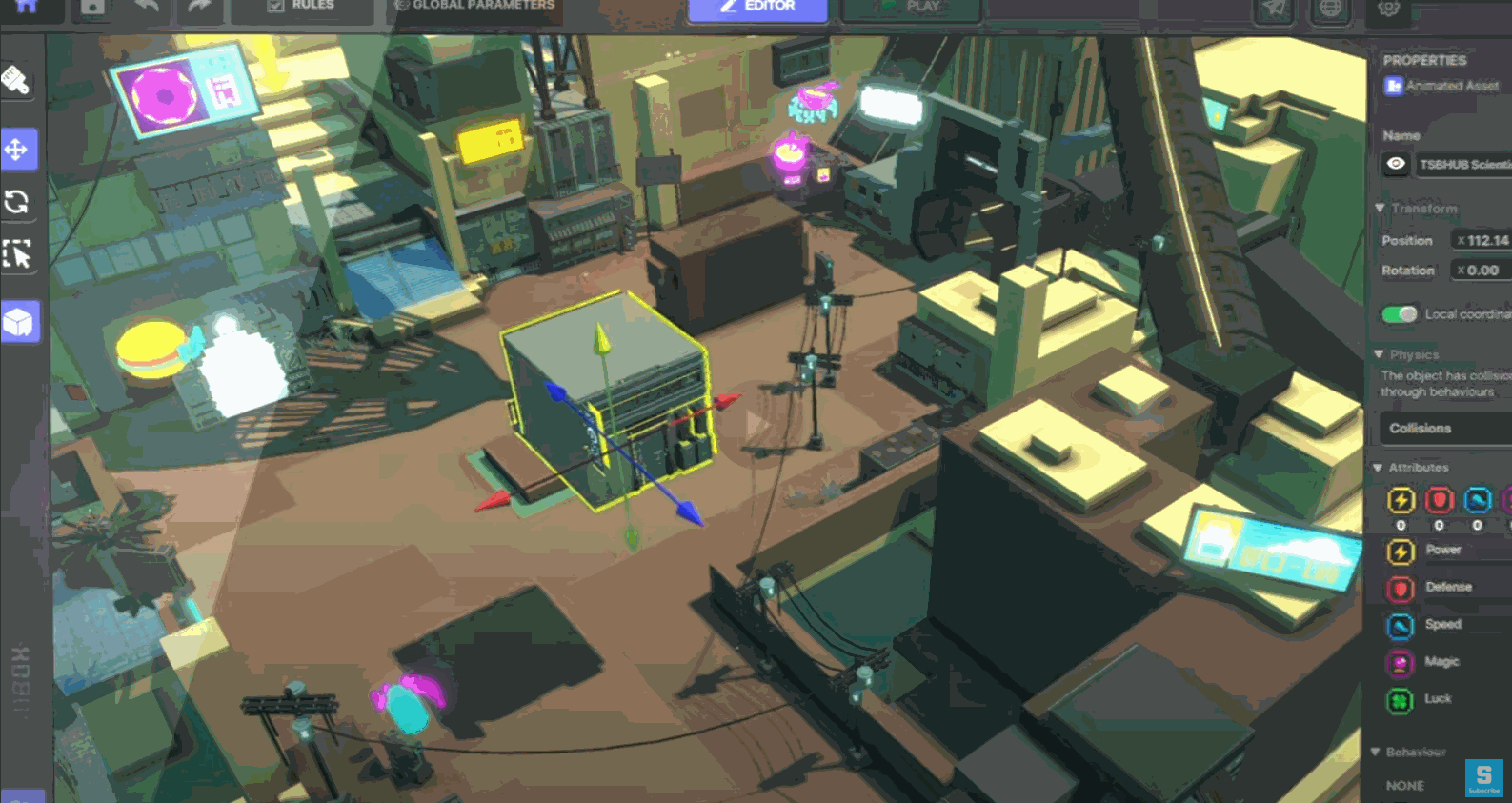
Task: Edit the Position X value field
Action: click(1482, 240)
